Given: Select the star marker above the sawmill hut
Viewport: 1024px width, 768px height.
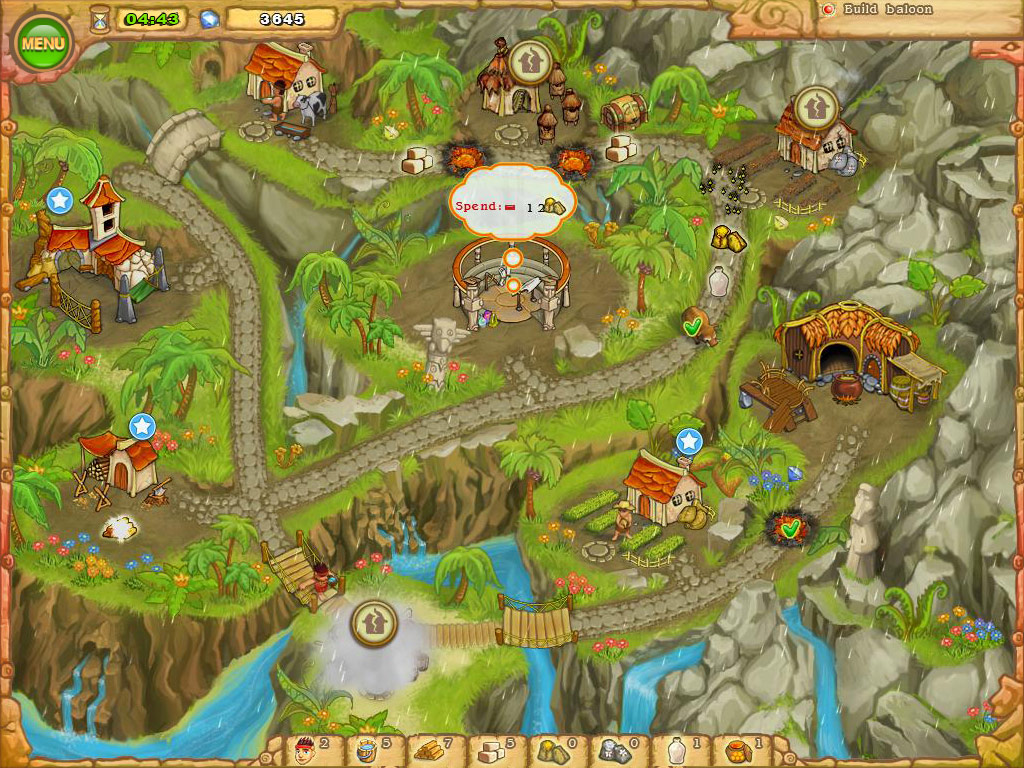Looking at the screenshot, I should click(142, 427).
